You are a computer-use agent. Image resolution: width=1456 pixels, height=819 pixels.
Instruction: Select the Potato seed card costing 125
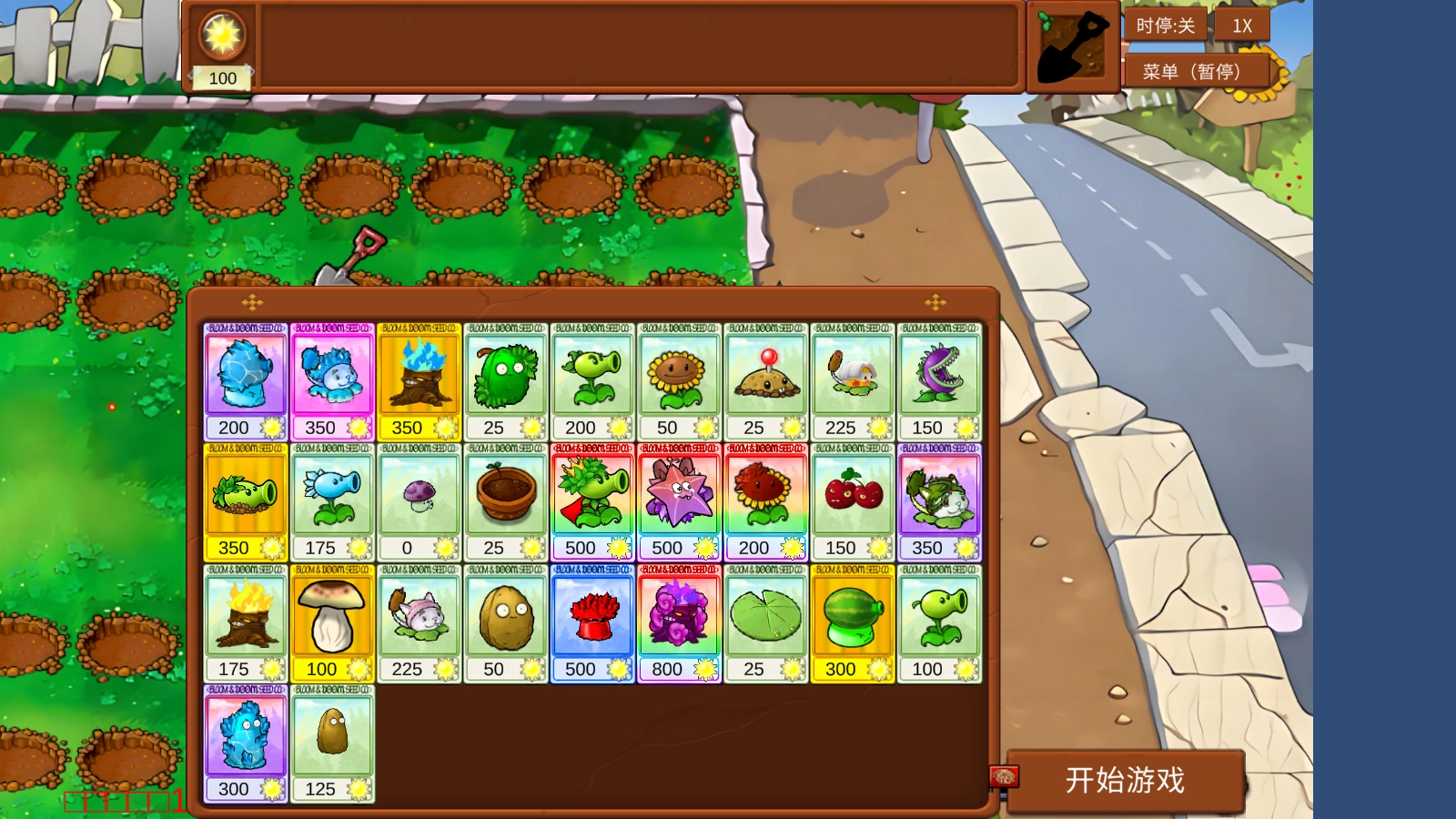(x=332, y=735)
